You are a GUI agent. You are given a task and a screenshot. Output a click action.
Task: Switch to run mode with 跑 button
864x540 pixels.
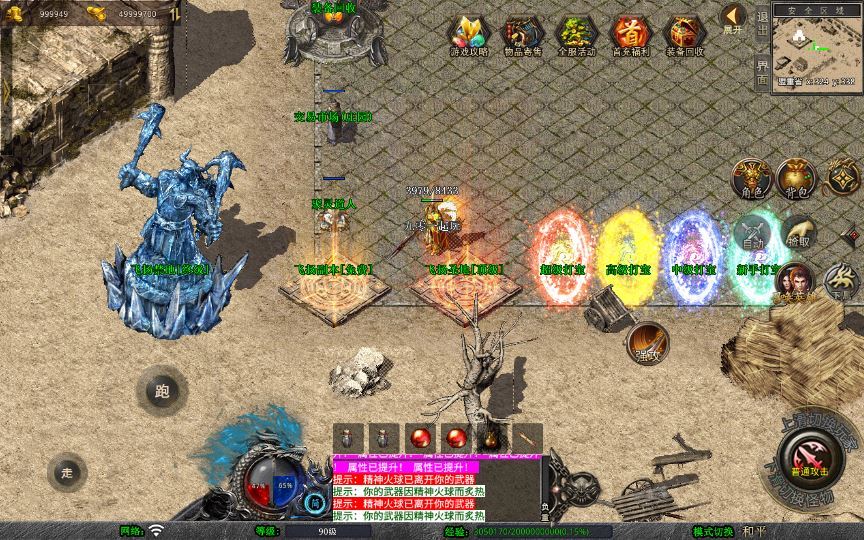[161, 391]
